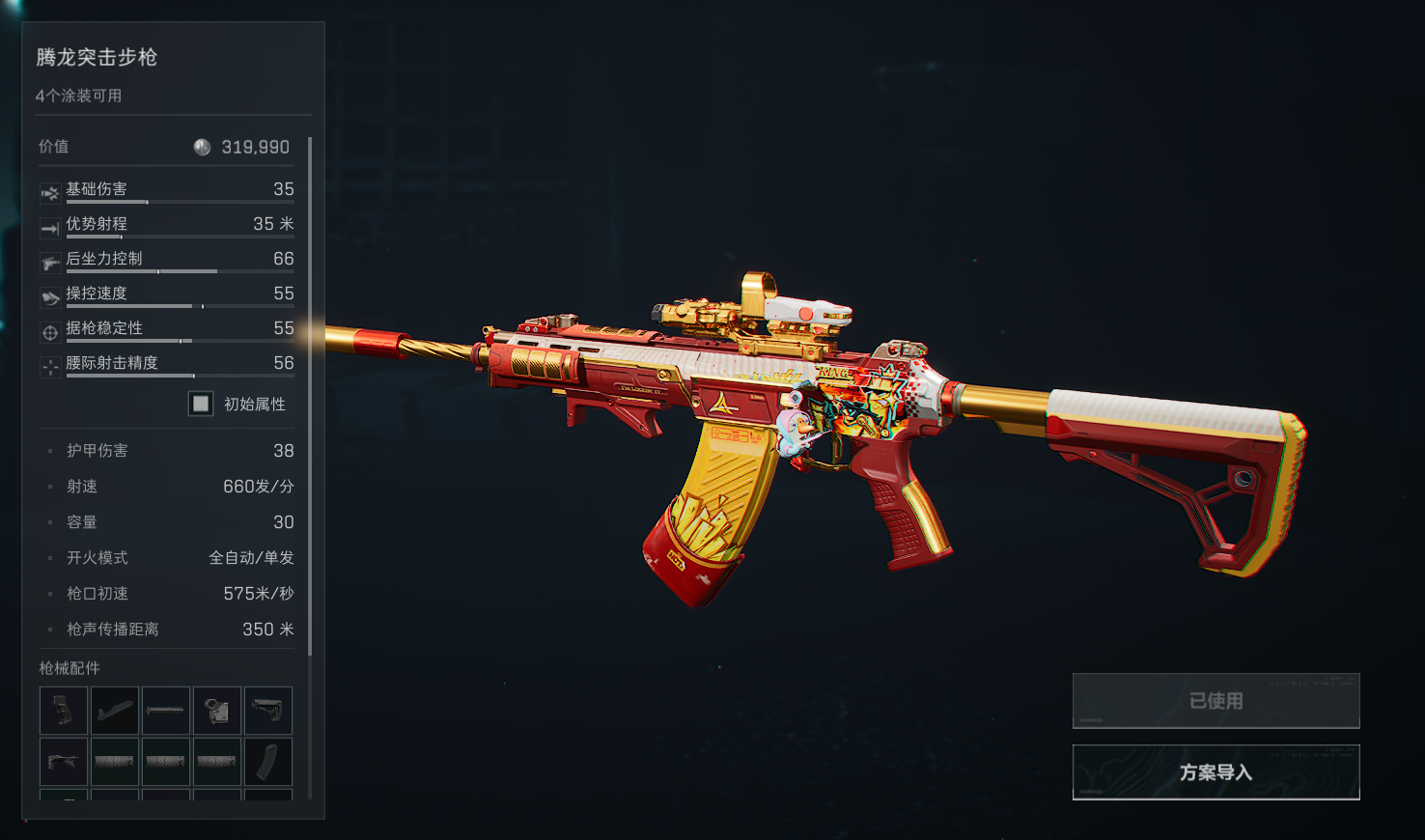
Task: Pick the angled foregrip attachment slot
Action: tap(64, 762)
